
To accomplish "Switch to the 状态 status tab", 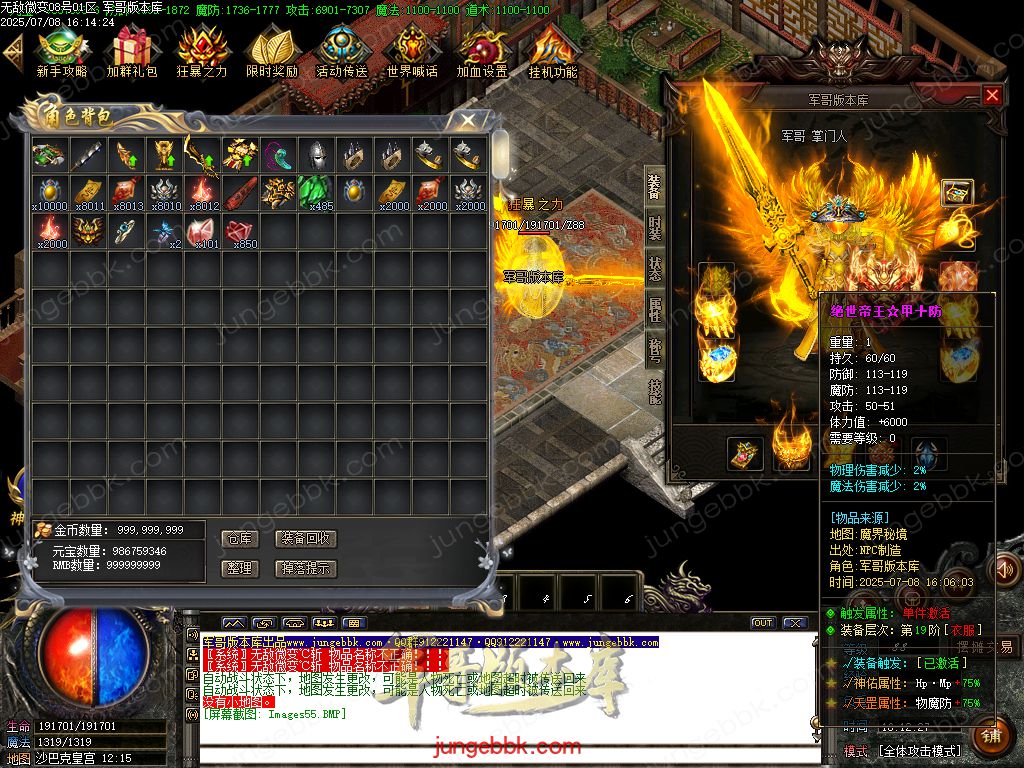I will tap(654, 268).
